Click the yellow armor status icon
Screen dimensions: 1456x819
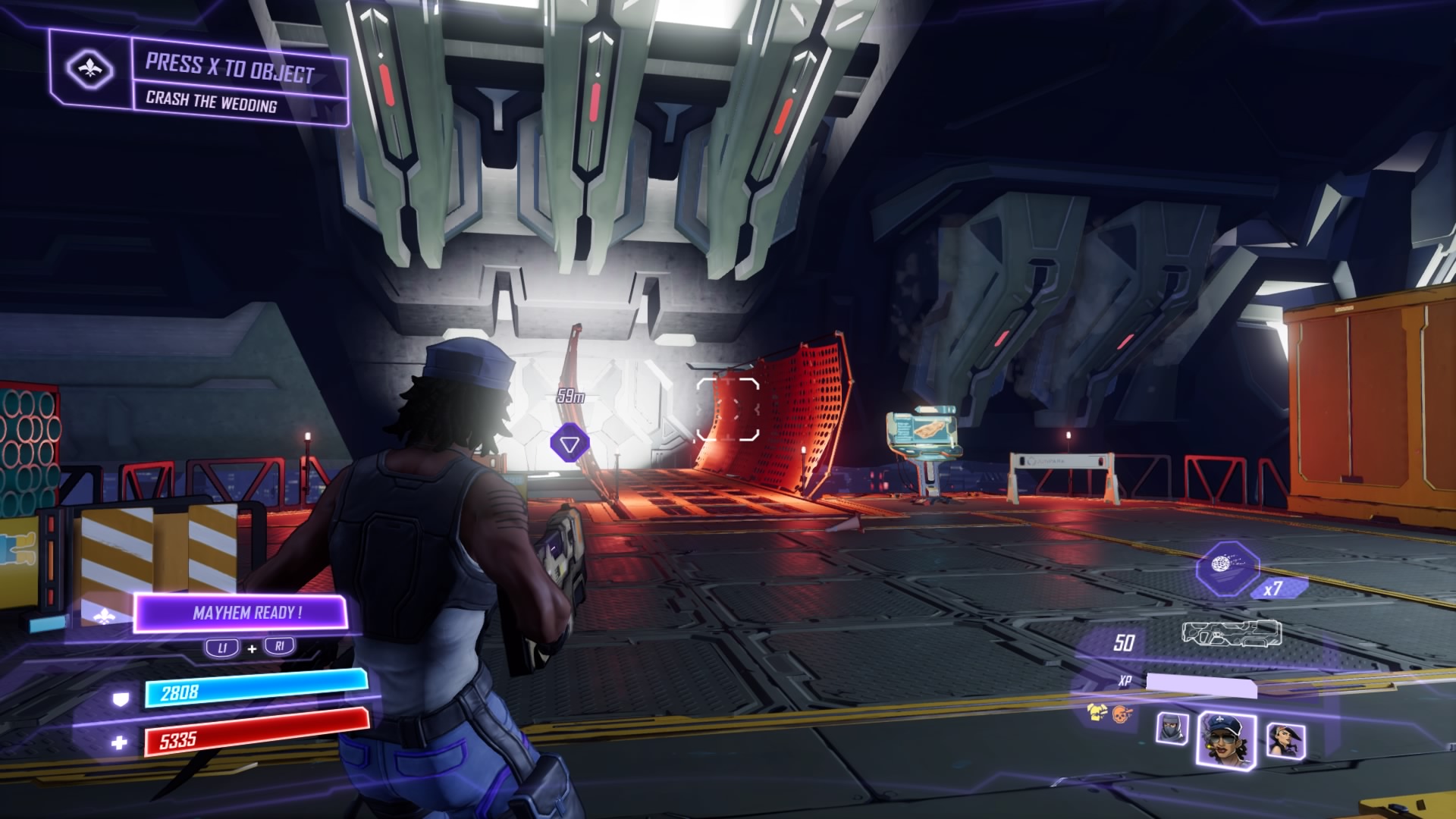pyautogui.click(x=1096, y=711)
